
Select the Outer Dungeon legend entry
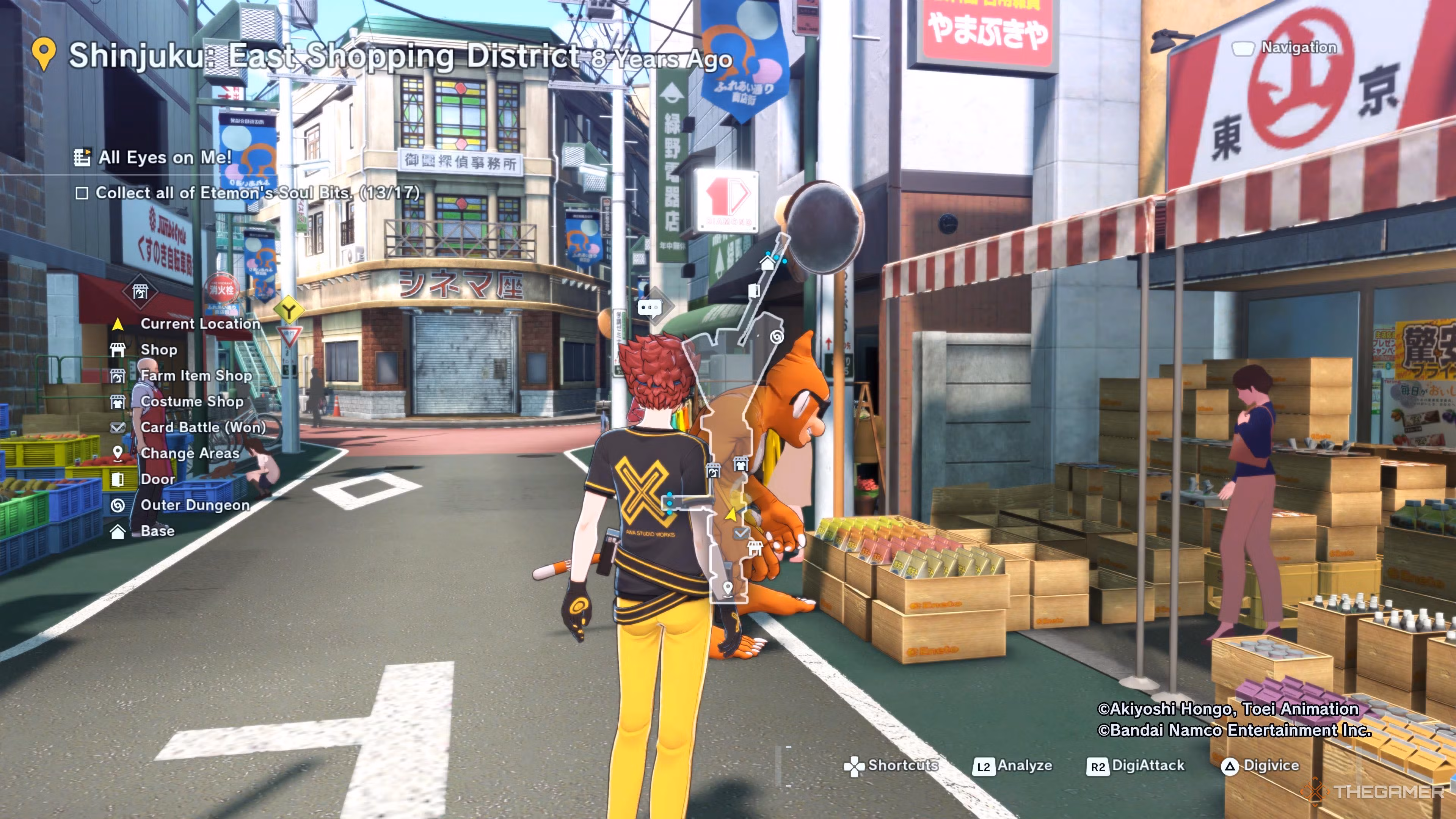coord(195,505)
